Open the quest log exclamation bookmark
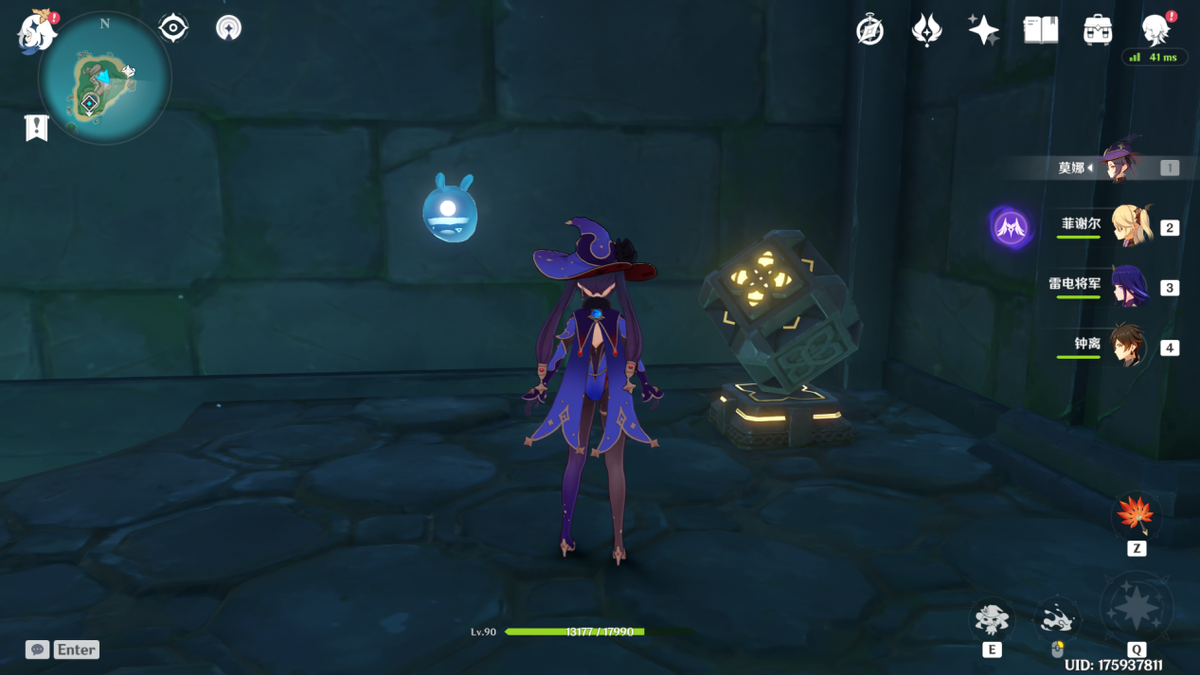The width and height of the screenshot is (1200, 675). pos(37,127)
